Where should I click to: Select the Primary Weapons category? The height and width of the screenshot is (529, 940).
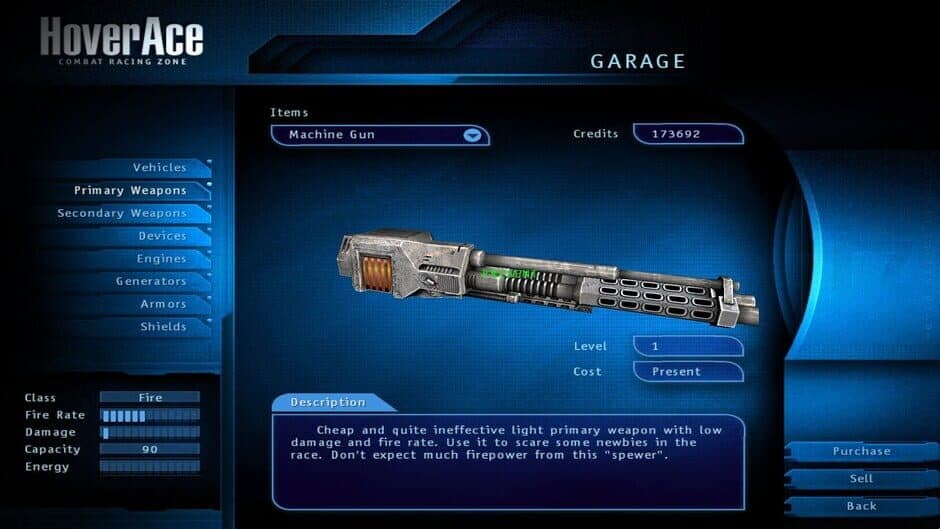130,190
